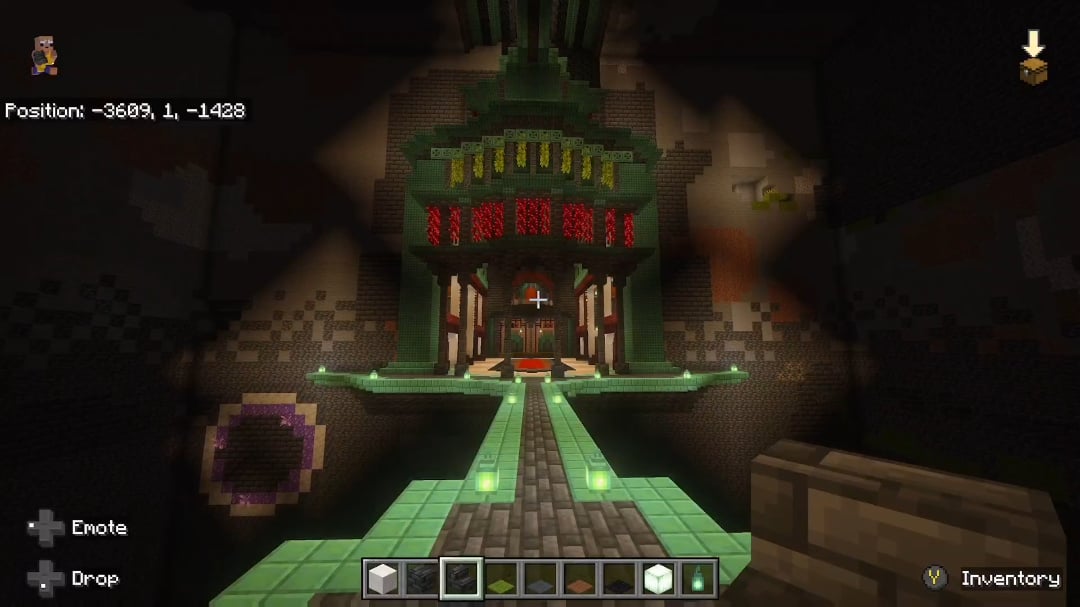This screenshot has height=607, width=1080.
Task: Select the white block hotbar slot
Action: coord(381,578)
